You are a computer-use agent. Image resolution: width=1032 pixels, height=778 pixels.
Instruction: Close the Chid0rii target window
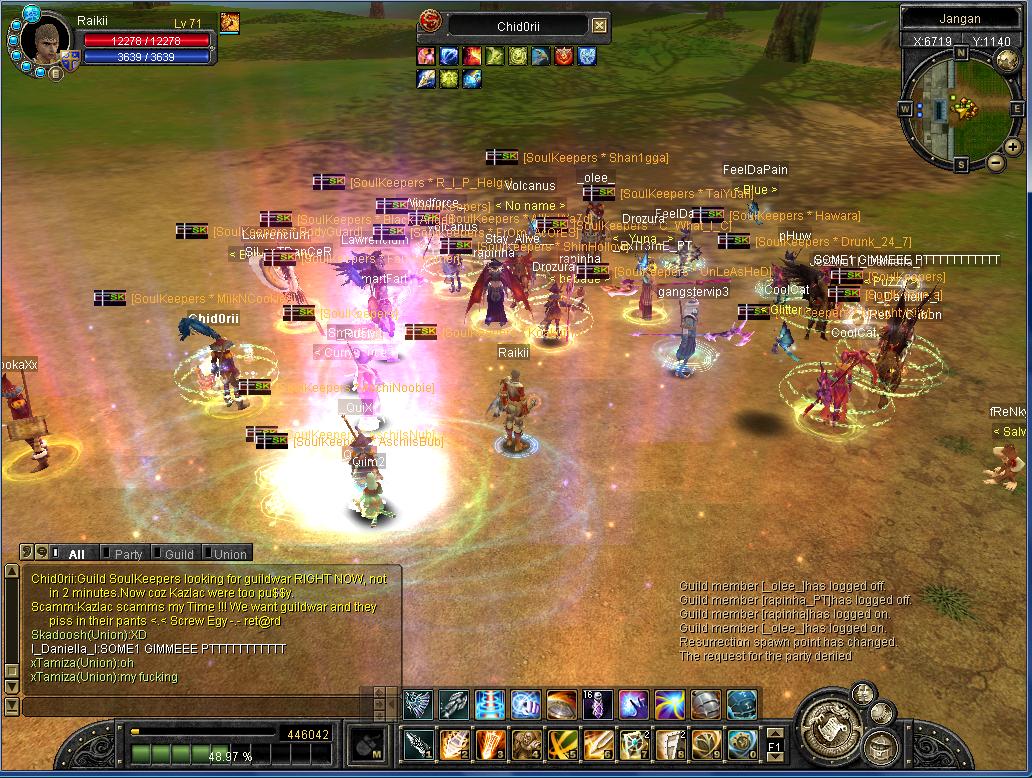pyautogui.click(x=599, y=26)
